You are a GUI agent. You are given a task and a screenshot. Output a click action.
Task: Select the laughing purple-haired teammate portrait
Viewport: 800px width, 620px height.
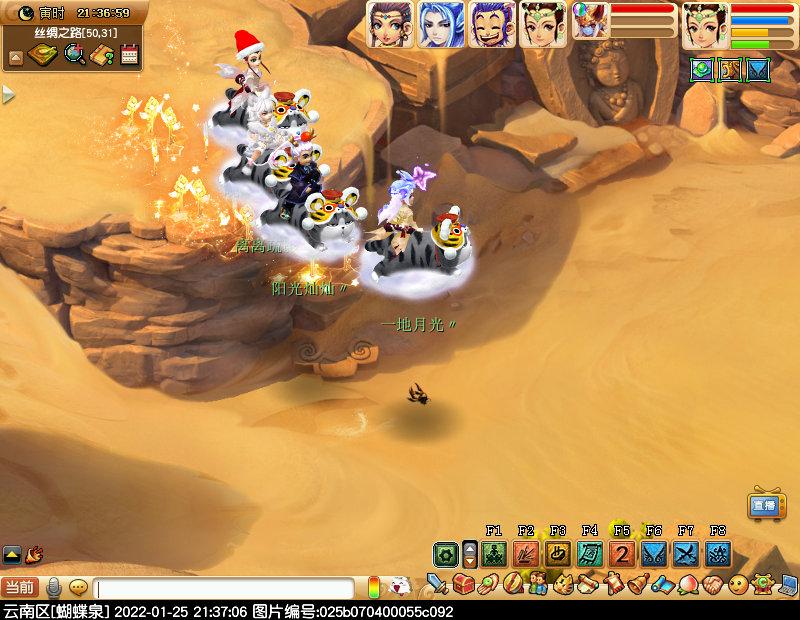[x=492, y=24]
